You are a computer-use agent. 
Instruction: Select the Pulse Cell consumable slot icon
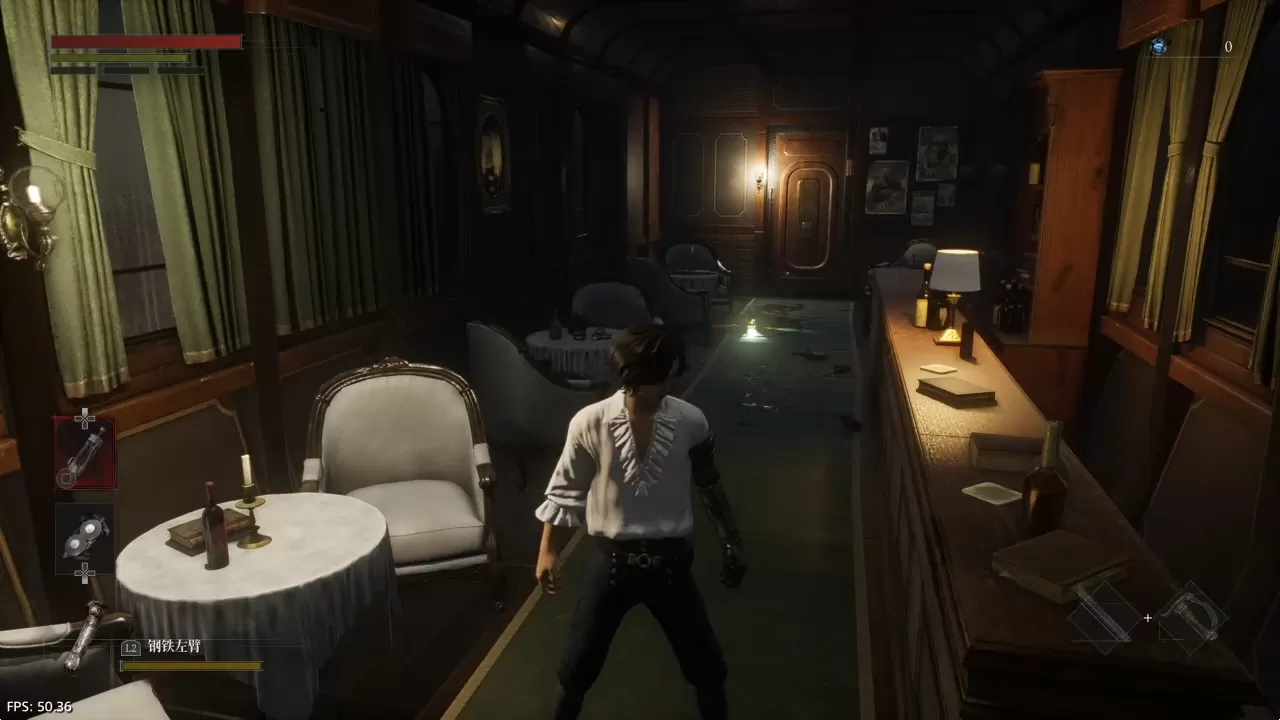(84, 453)
